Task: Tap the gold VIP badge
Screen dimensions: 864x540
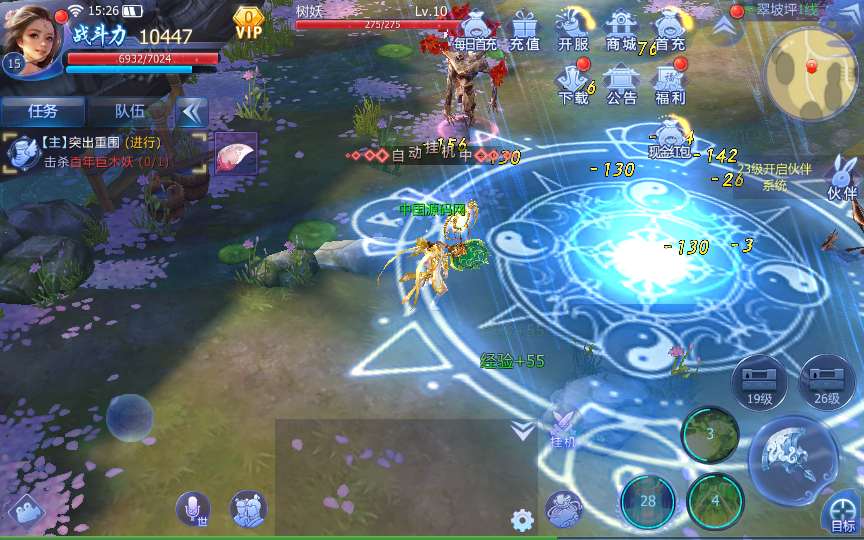Action: pos(247,22)
